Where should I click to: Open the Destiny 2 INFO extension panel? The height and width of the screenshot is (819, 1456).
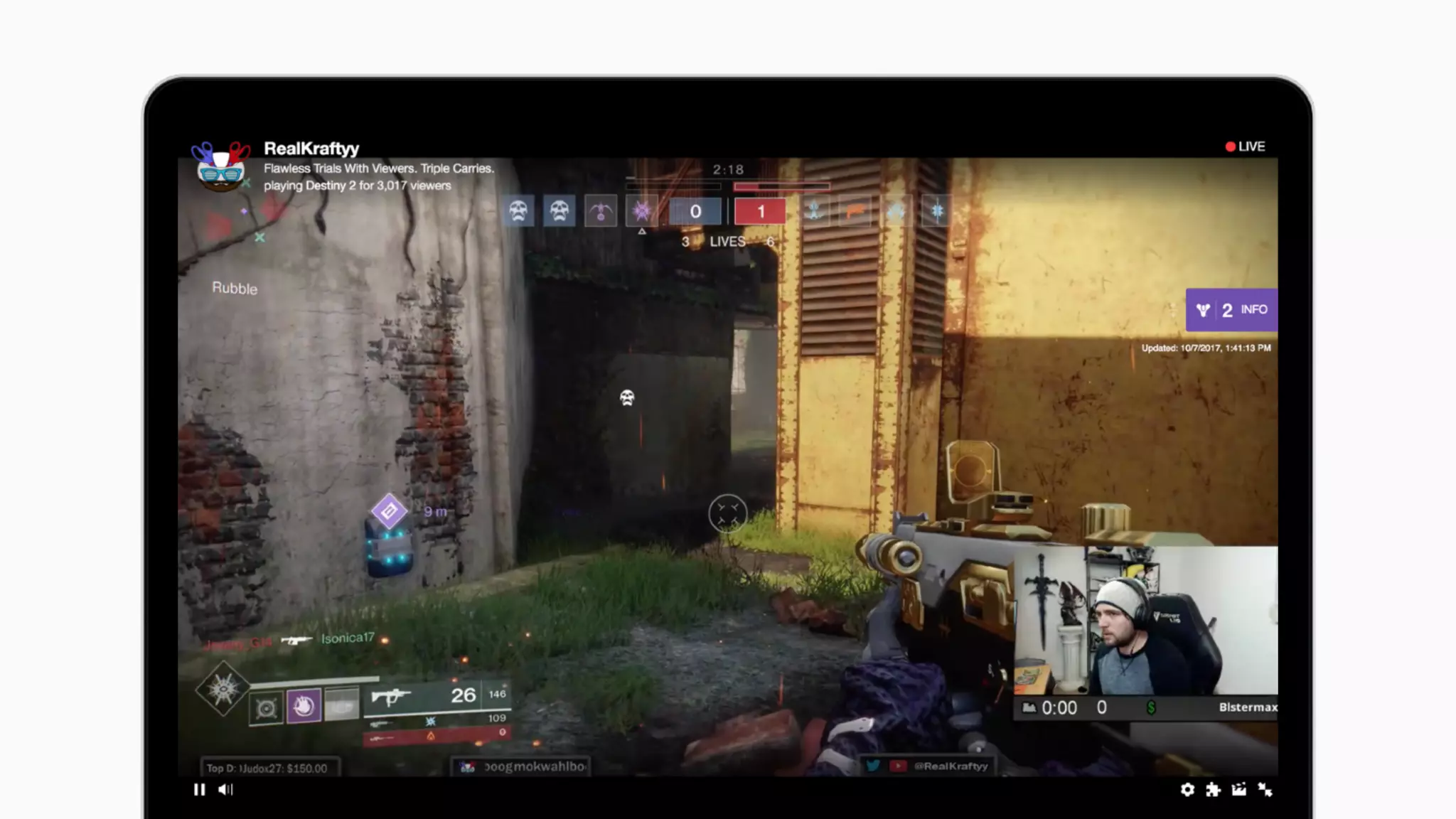(1231, 310)
